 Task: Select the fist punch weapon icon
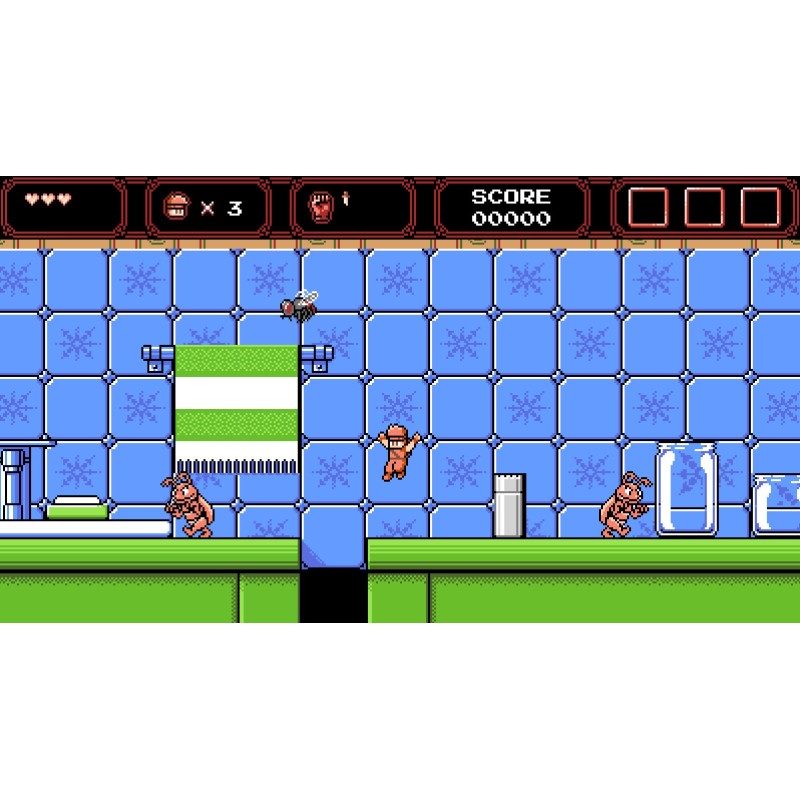click(319, 207)
